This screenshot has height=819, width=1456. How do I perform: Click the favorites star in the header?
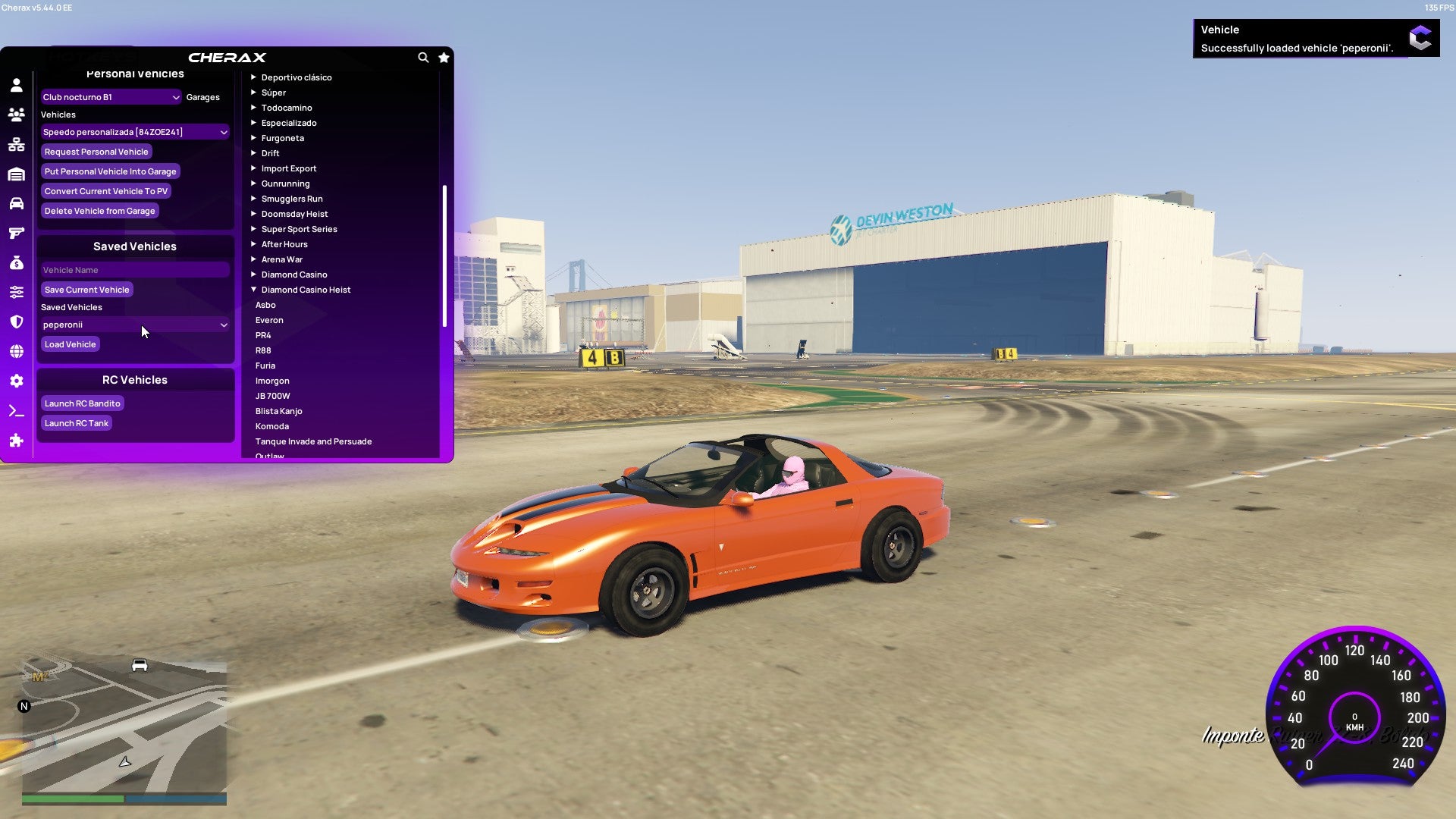click(444, 58)
